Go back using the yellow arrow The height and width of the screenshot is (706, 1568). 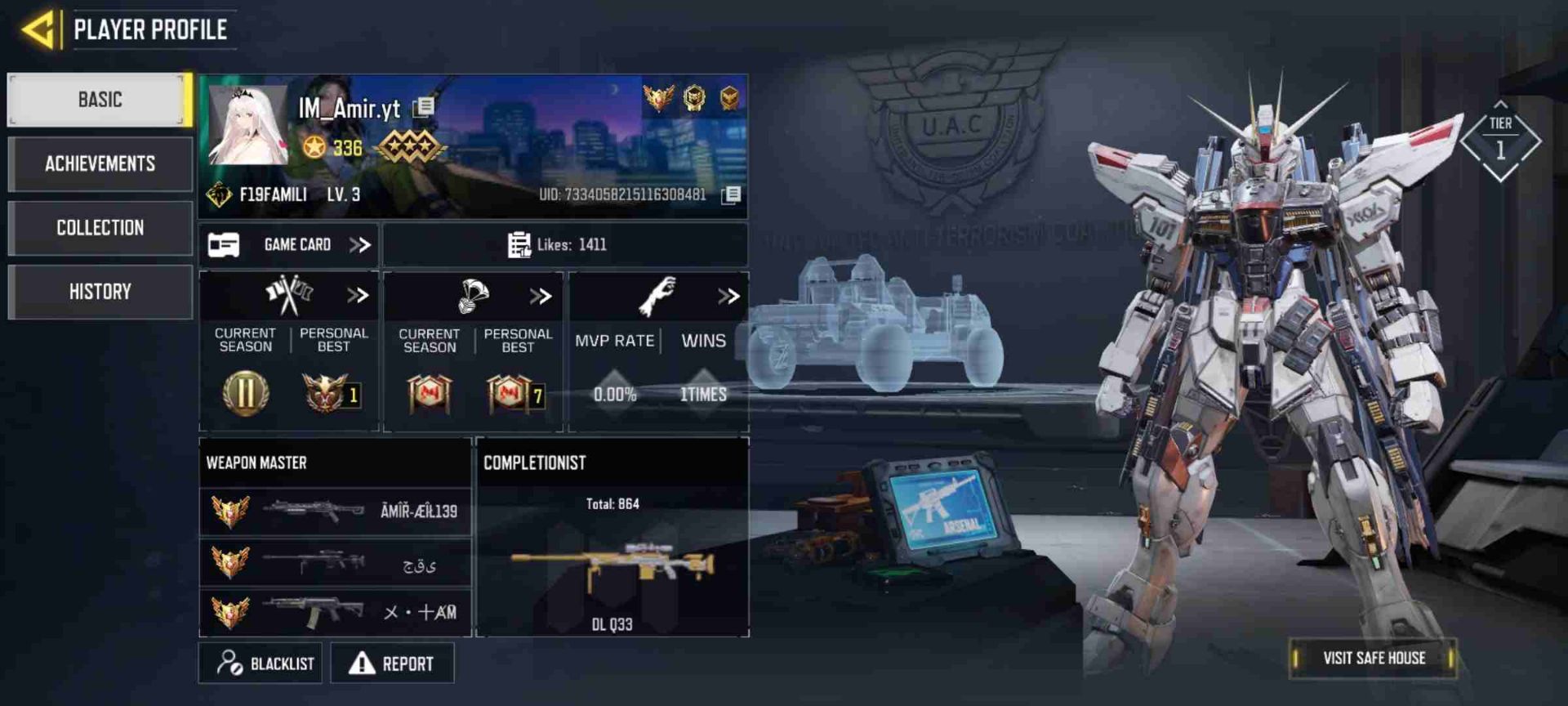tap(38, 30)
